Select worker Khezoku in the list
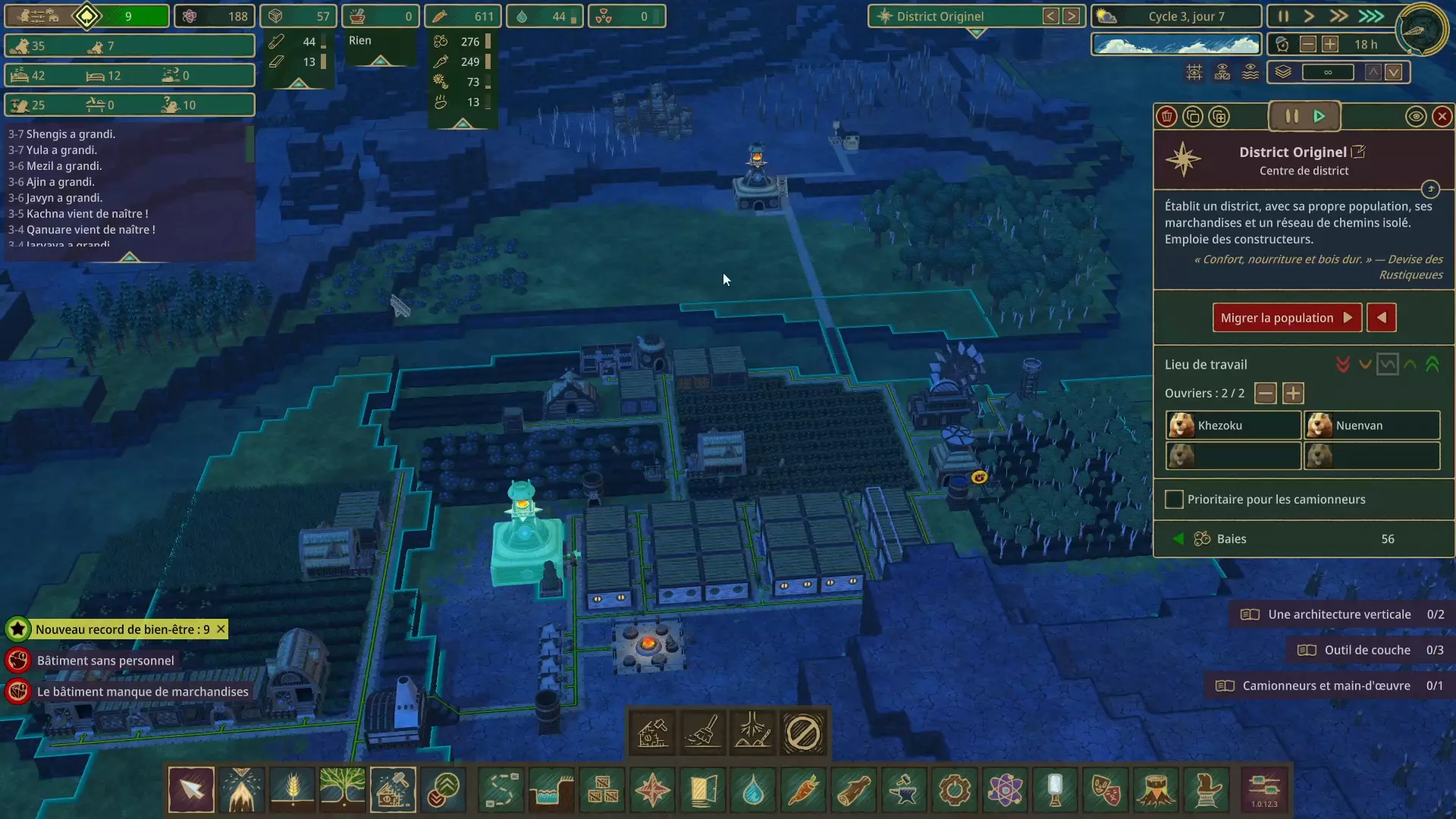The height and width of the screenshot is (819, 1456). coord(1232,425)
